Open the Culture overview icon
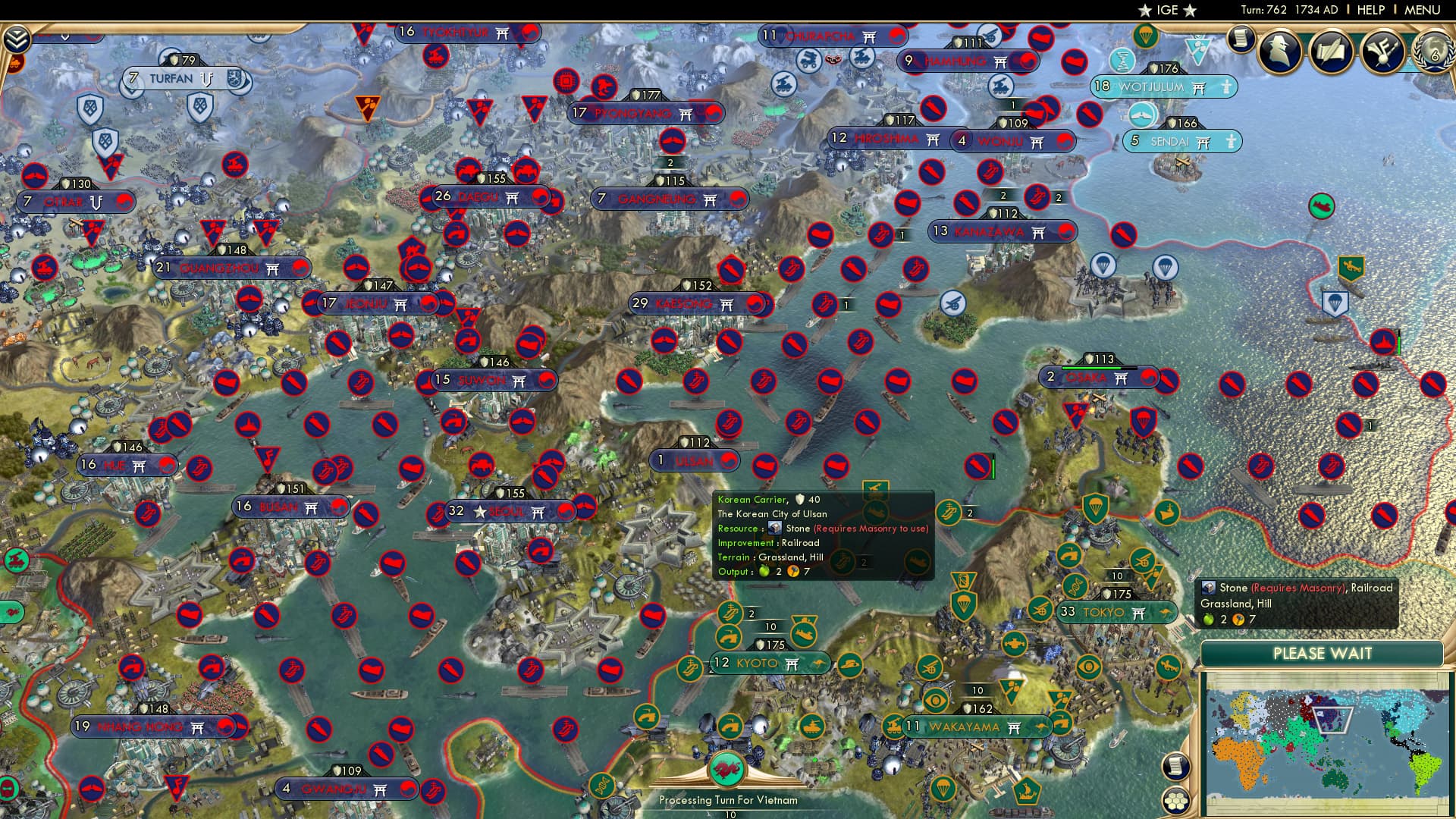Image resolution: width=1456 pixels, height=819 pixels. click(1384, 53)
